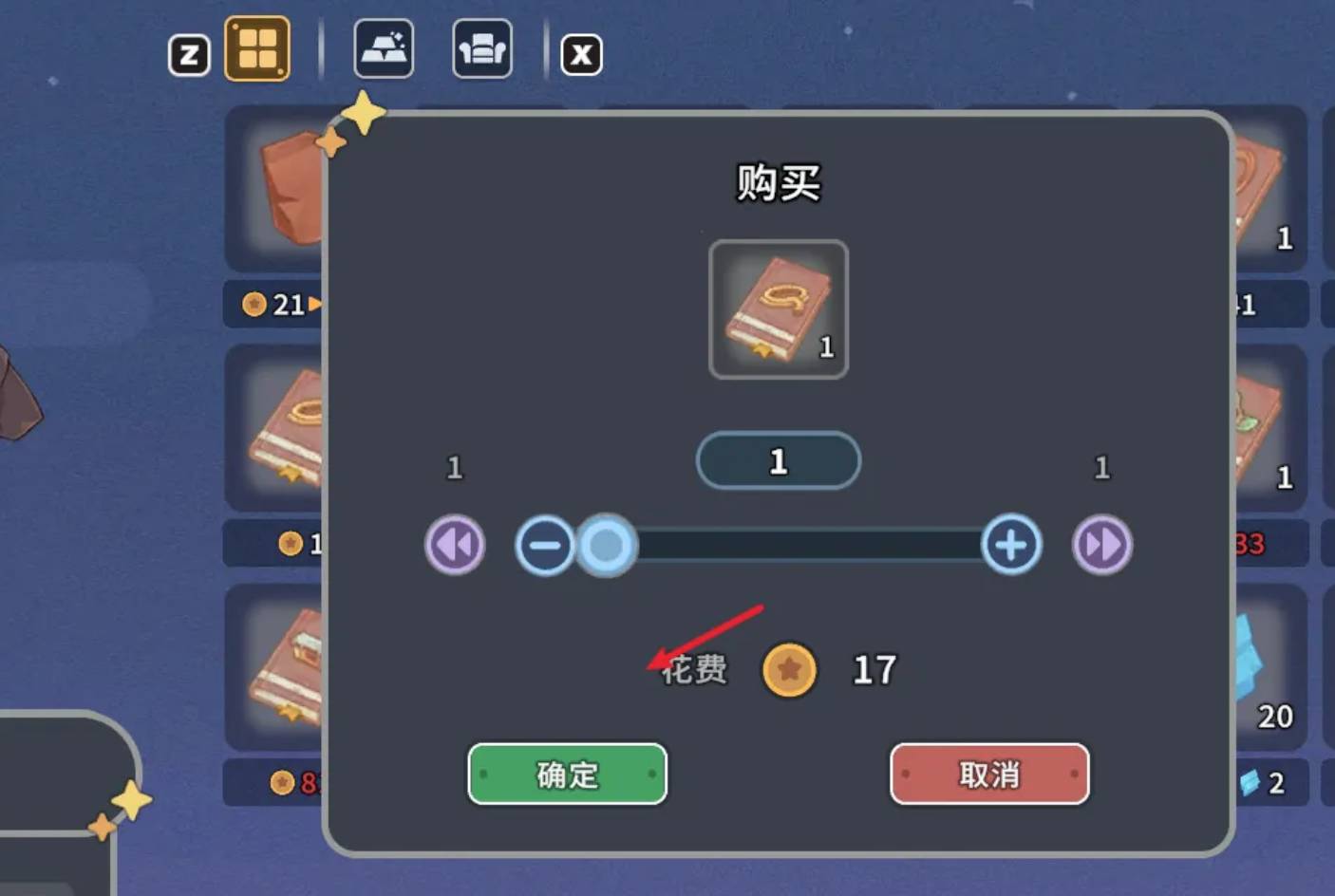Image resolution: width=1335 pixels, height=896 pixels.
Task: Click the highlighted grid shop icon
Action: 258,49
